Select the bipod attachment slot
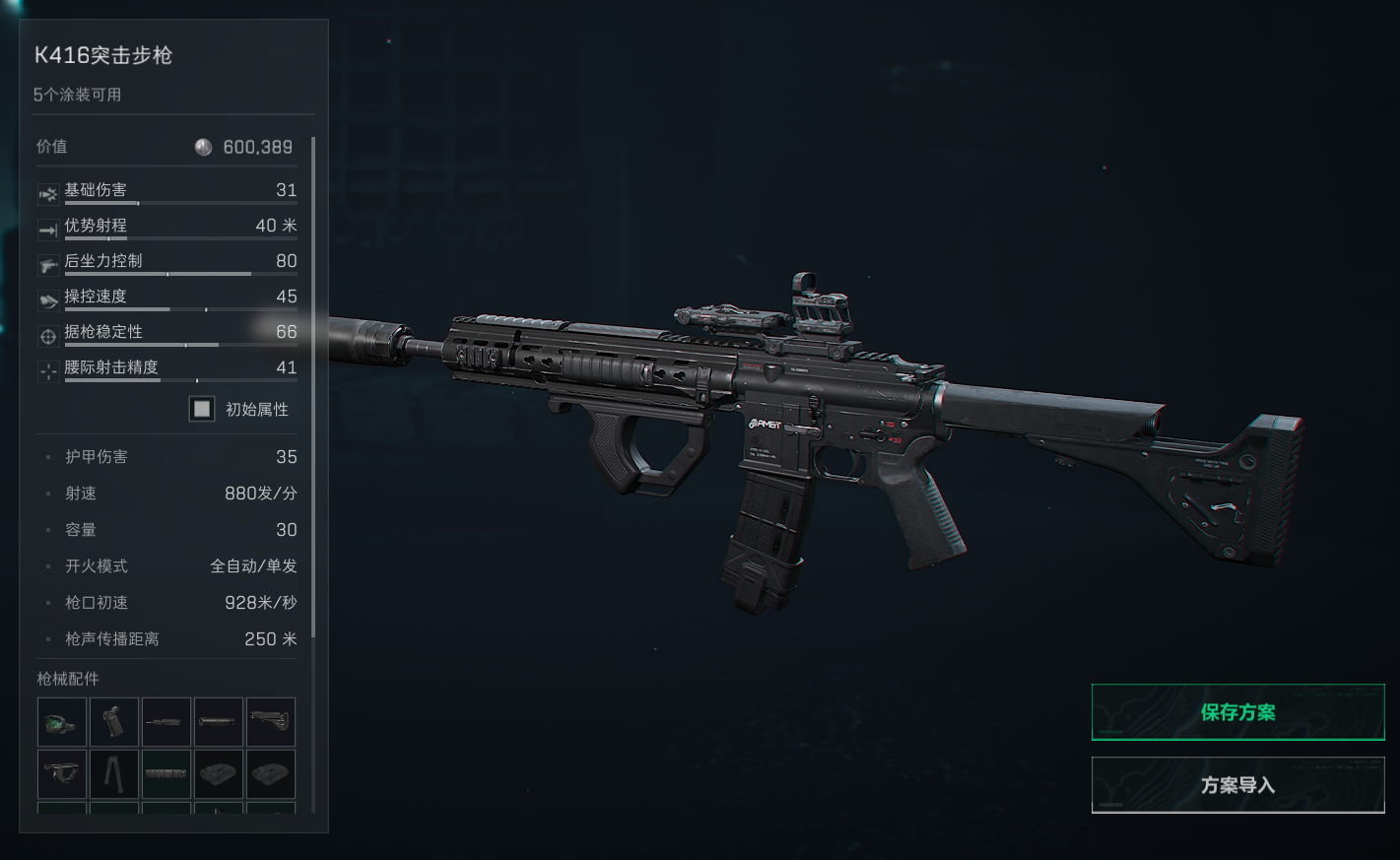1400x860 pixels. (114, 774)
